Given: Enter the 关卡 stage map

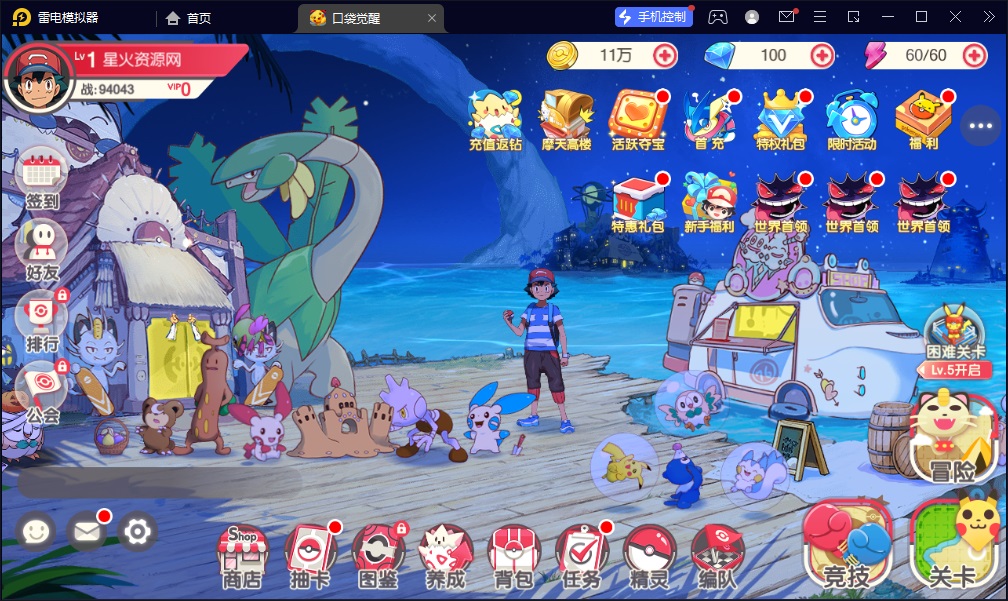Looking at the screenshot, I should click(953, 546).
